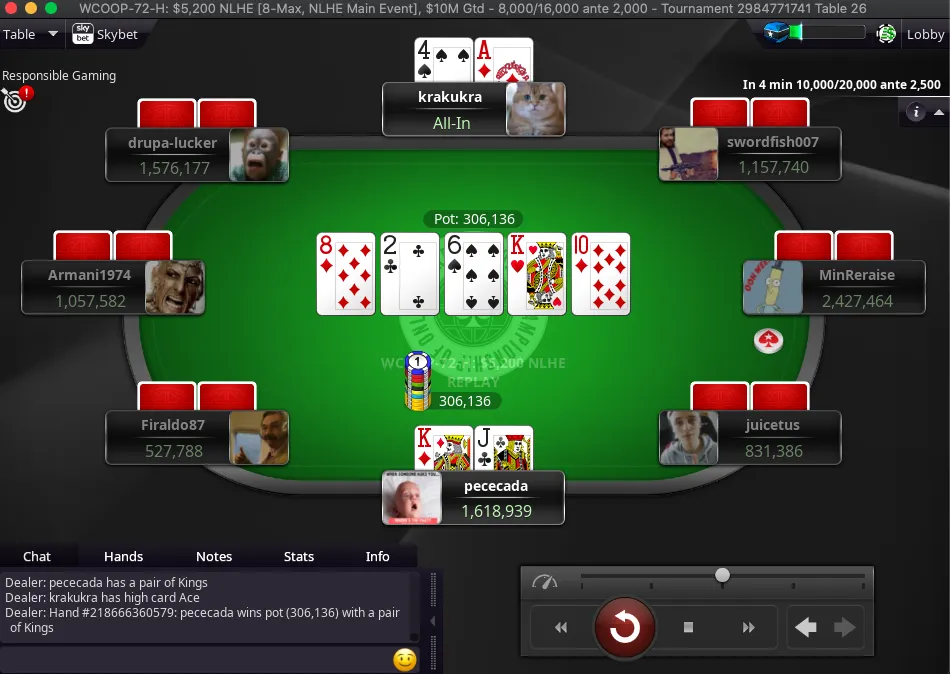Switch to the Chat tab

click(37, 557)
